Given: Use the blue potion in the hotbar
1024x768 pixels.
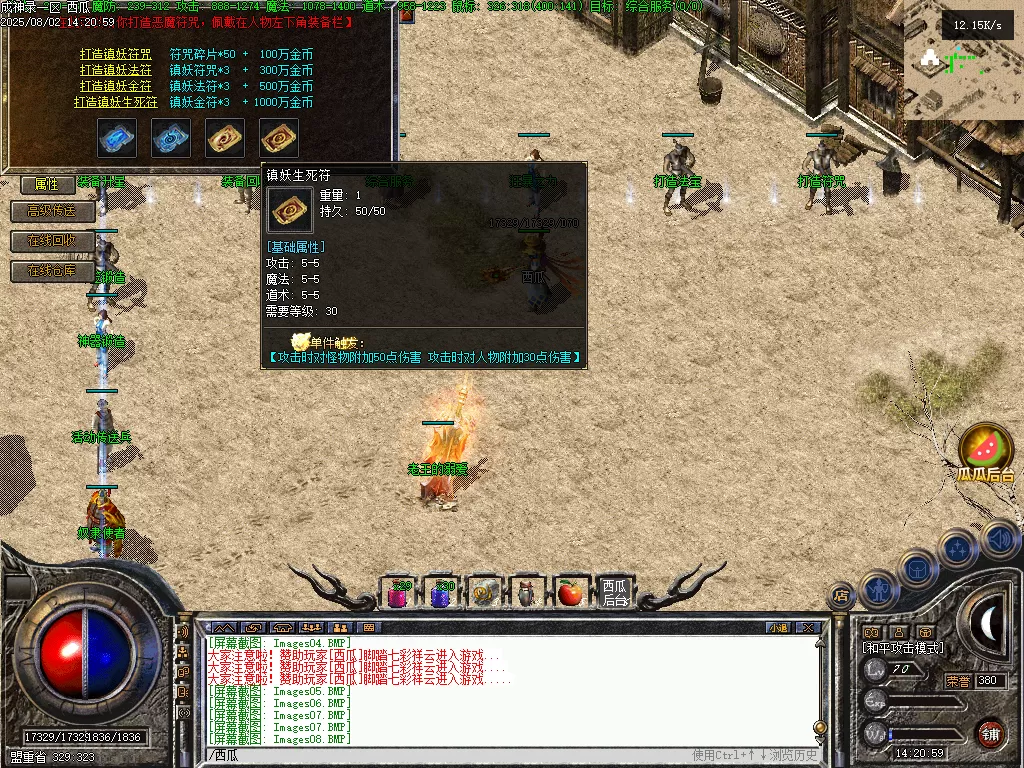Looking at the screenshot, I should [440, 594].
